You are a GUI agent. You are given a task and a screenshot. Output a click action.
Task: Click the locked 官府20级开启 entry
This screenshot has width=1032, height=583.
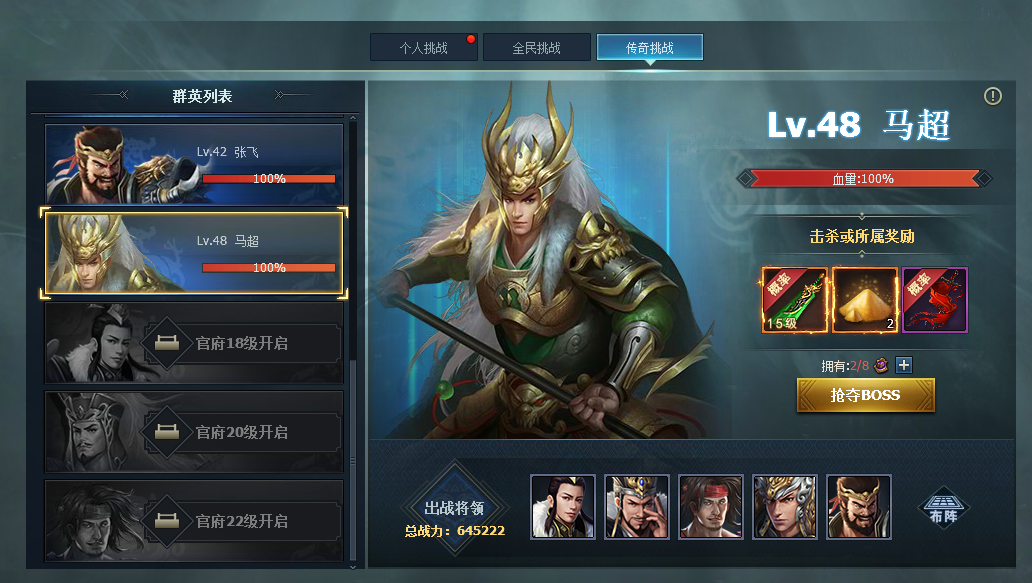pyautogui.click(x=194, y=432)
